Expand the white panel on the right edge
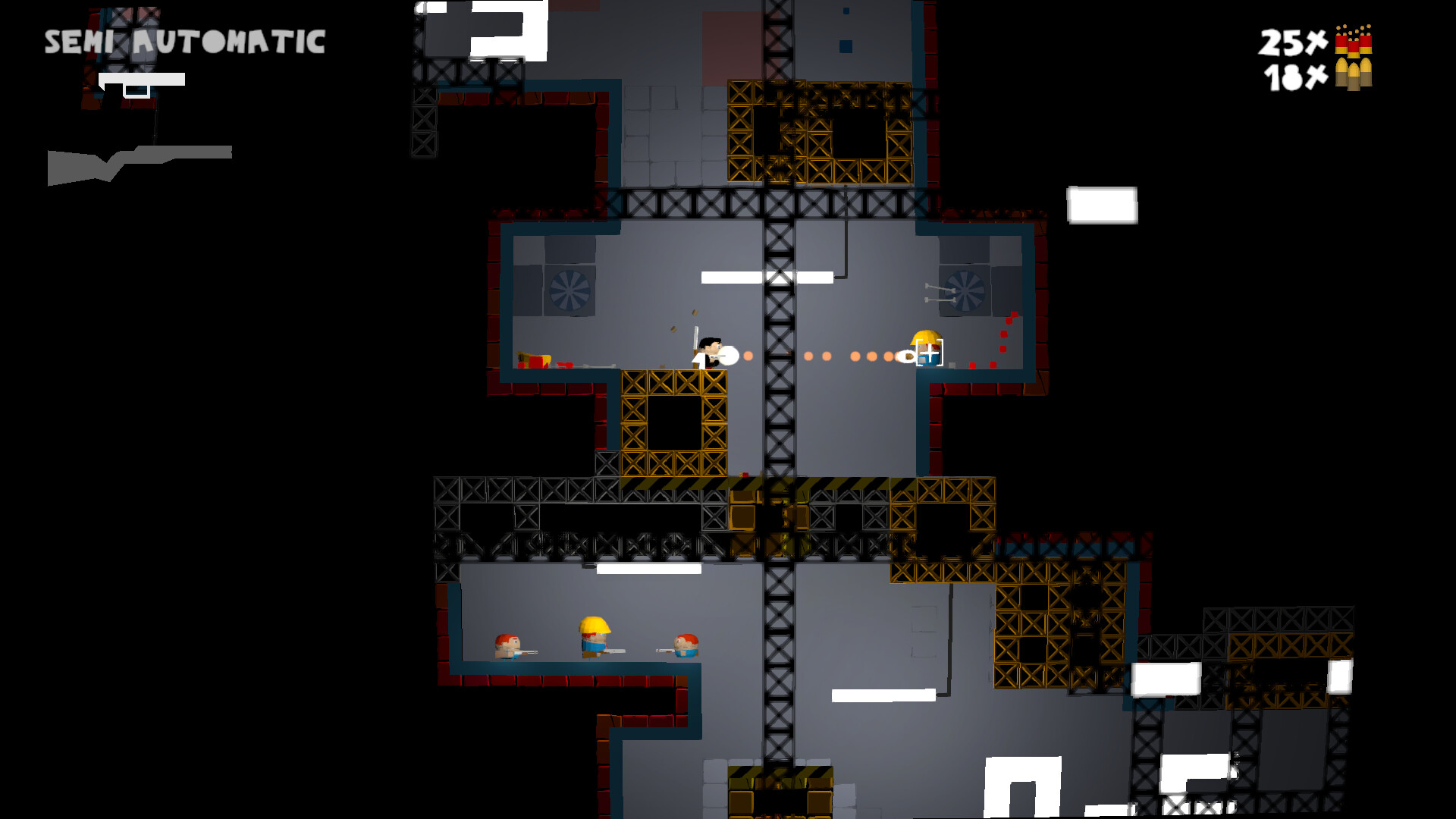This screenshot has width=1456, height=819. [x=1101, y=206]
